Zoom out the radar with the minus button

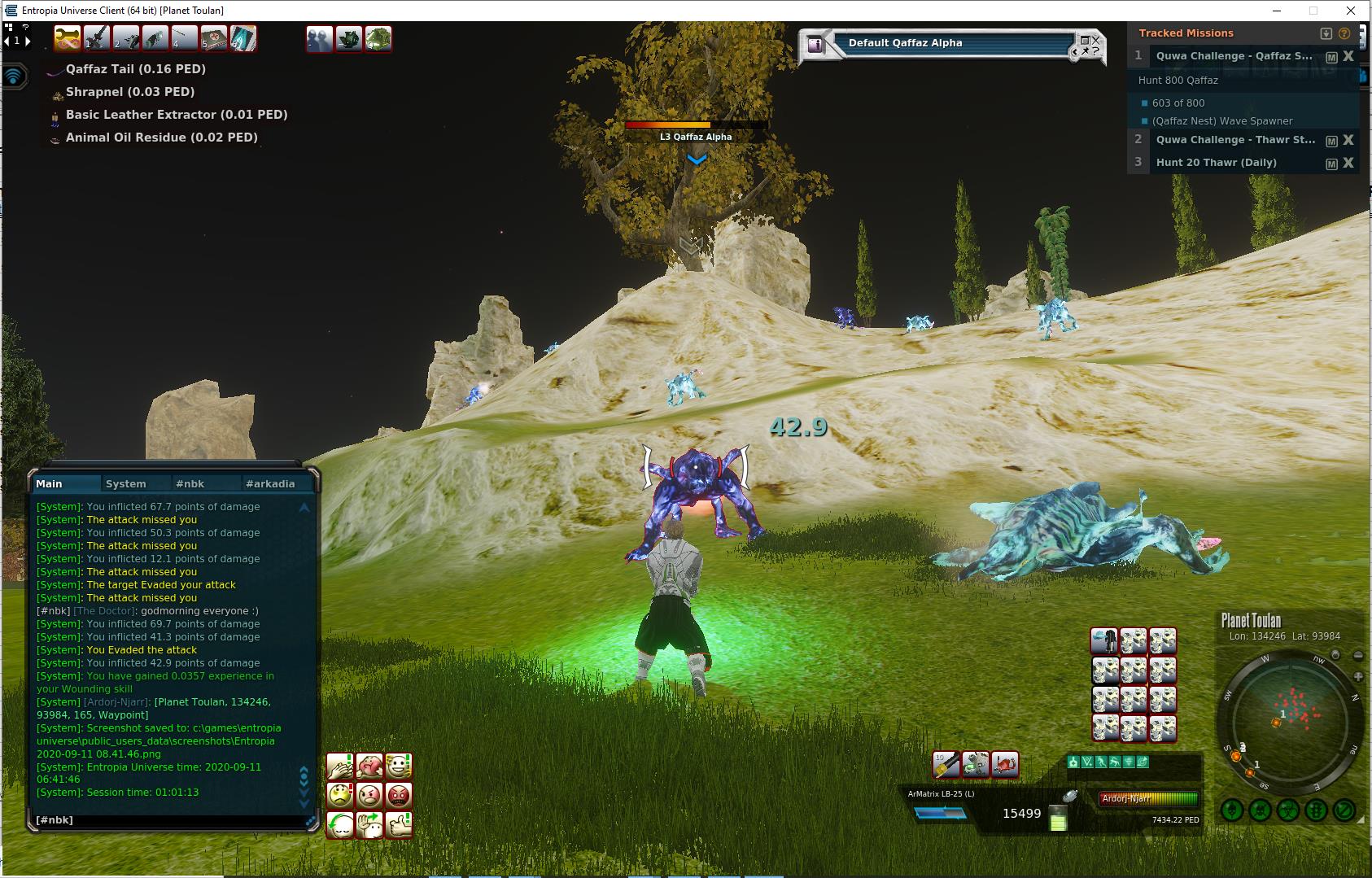click(1357, 655)
